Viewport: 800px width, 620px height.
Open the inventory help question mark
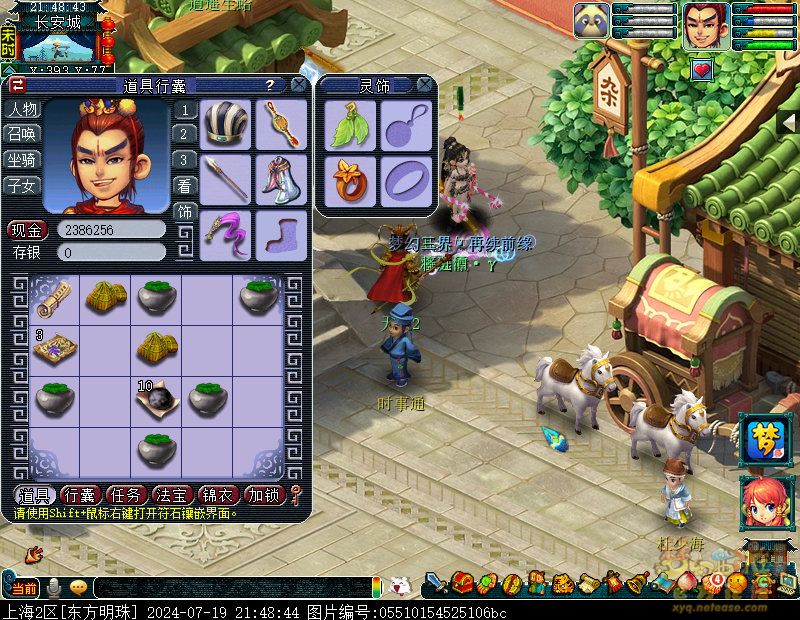tap(270, 85)
